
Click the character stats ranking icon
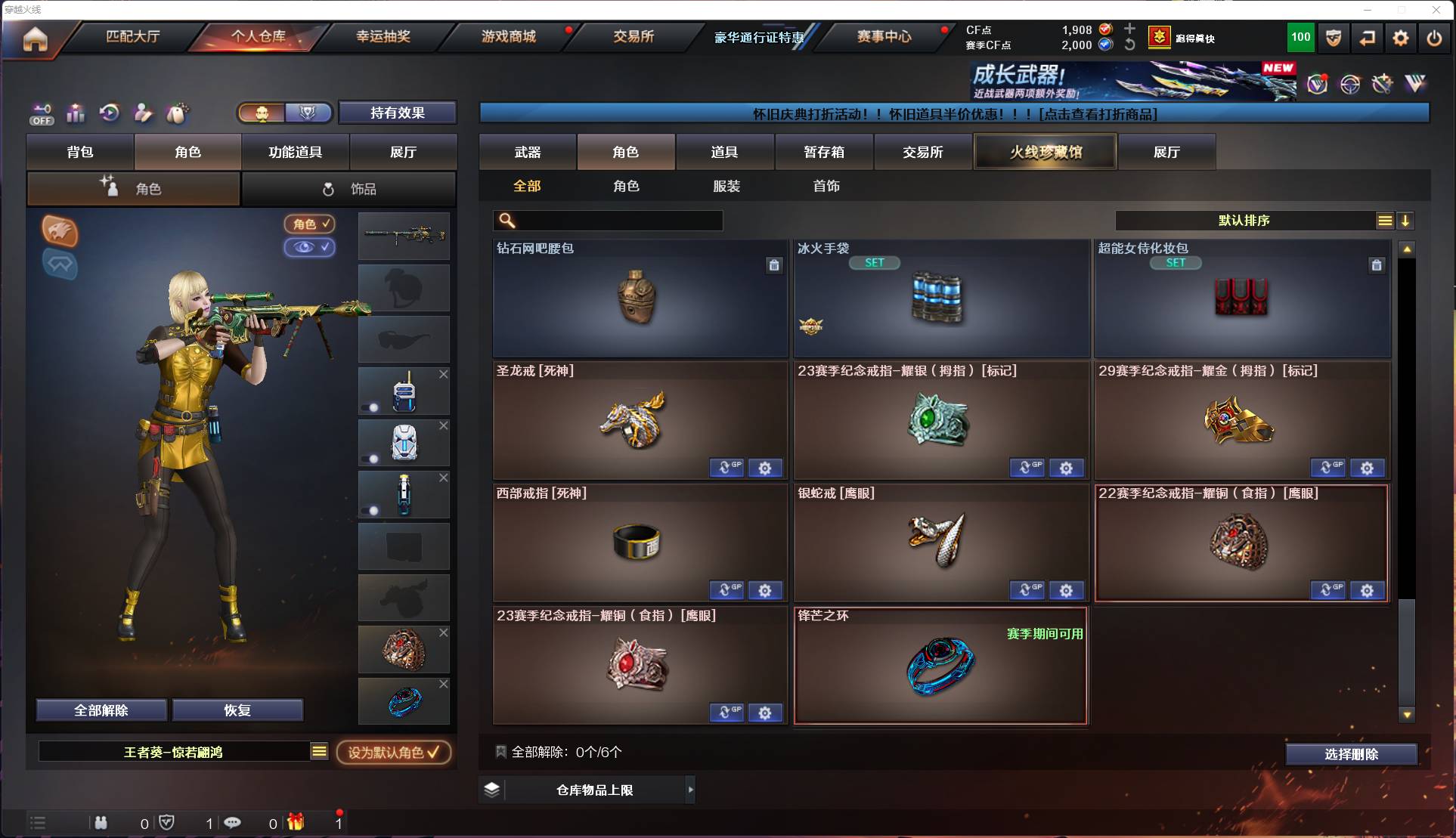tap(76, 113)
